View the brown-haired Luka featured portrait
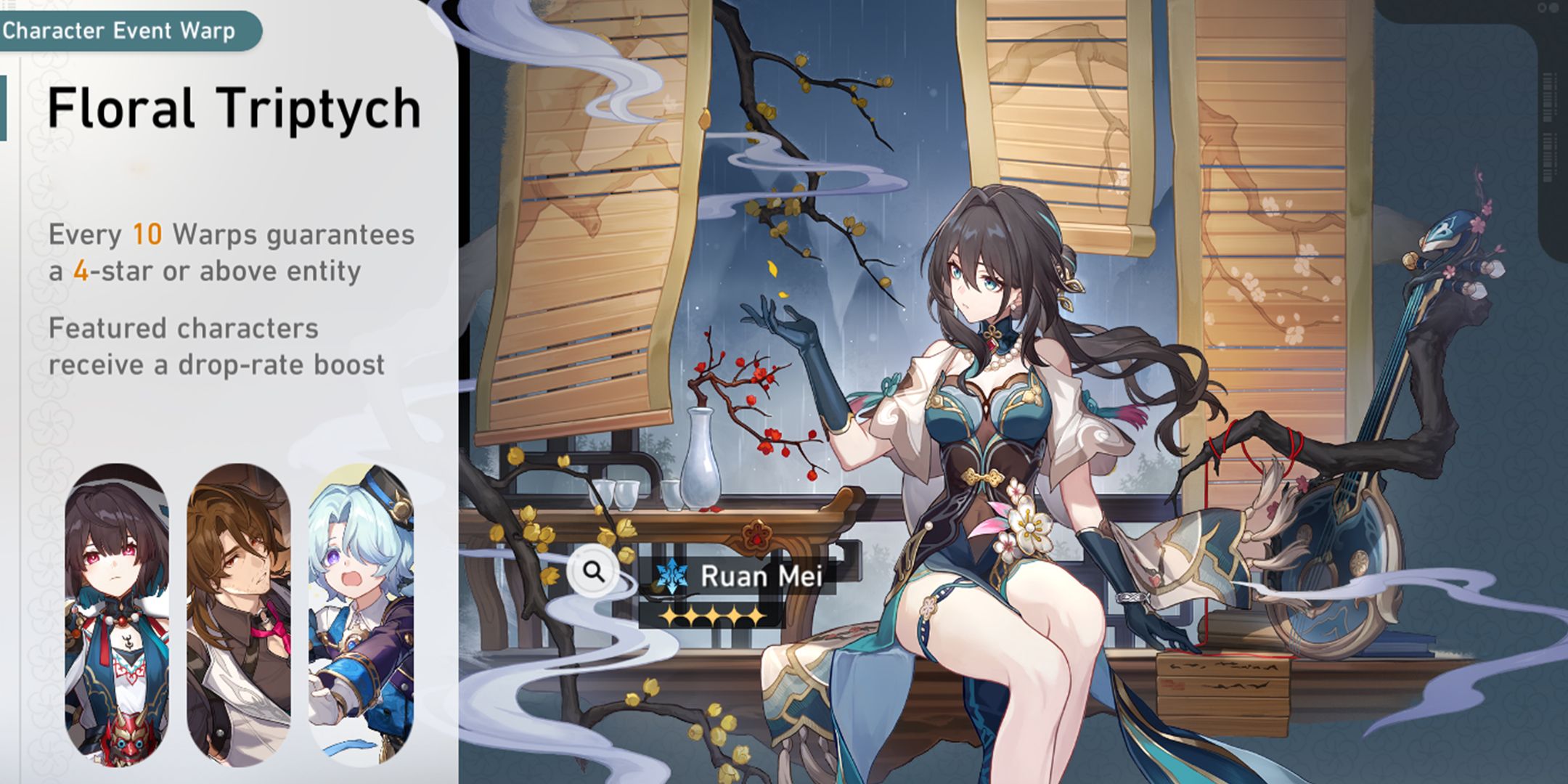Screen dimensions: 1568x784 (x=239, y=616)
